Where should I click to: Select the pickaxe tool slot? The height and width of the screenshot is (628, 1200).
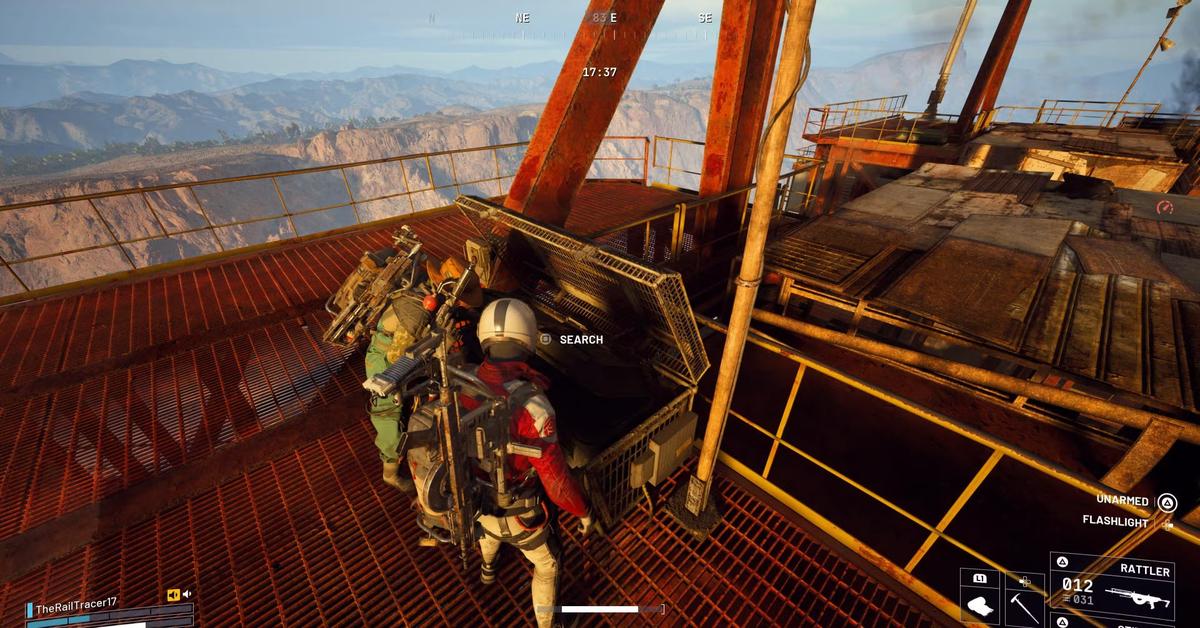pos(1023,603)
